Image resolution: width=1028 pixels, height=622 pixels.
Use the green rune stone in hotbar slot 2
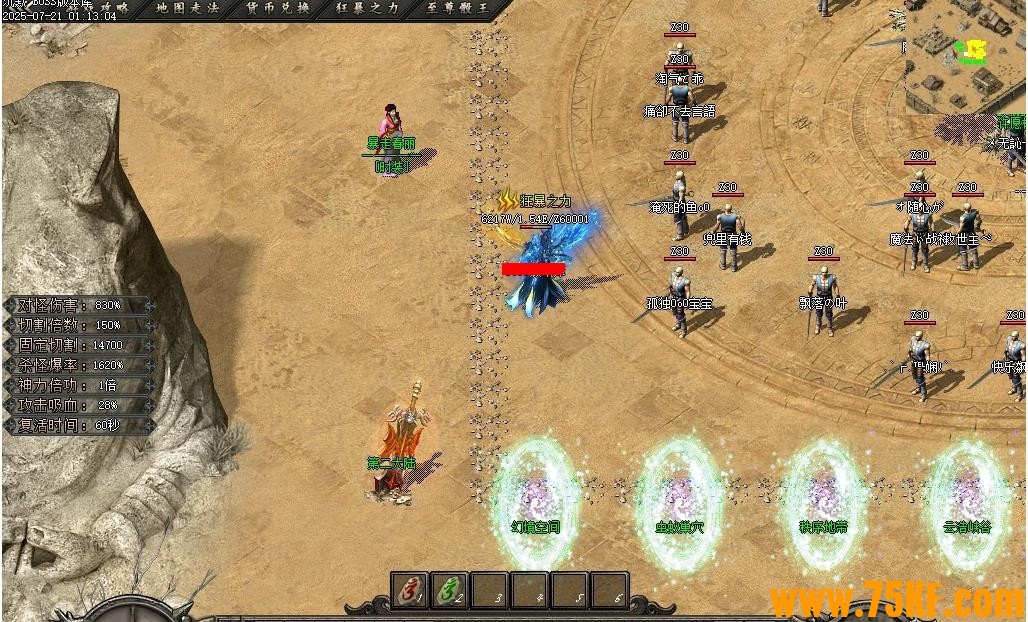pos(450,591)
